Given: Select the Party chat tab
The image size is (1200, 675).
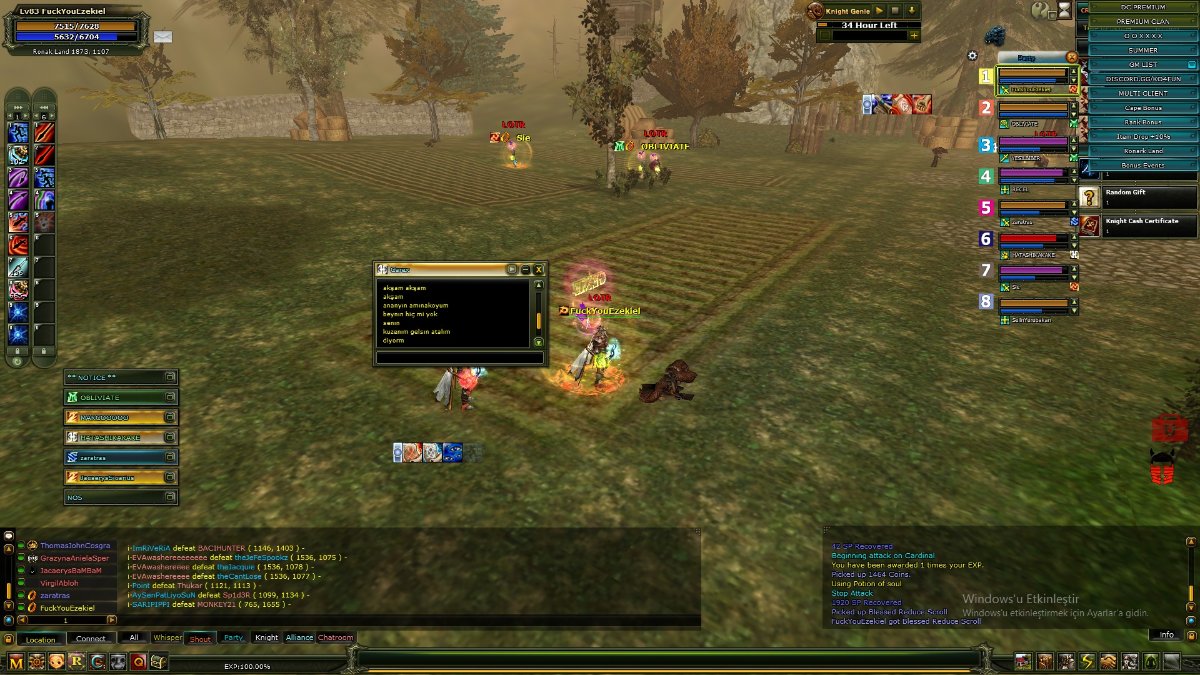Looking at the screenshot, I should [x=233, y=638].
